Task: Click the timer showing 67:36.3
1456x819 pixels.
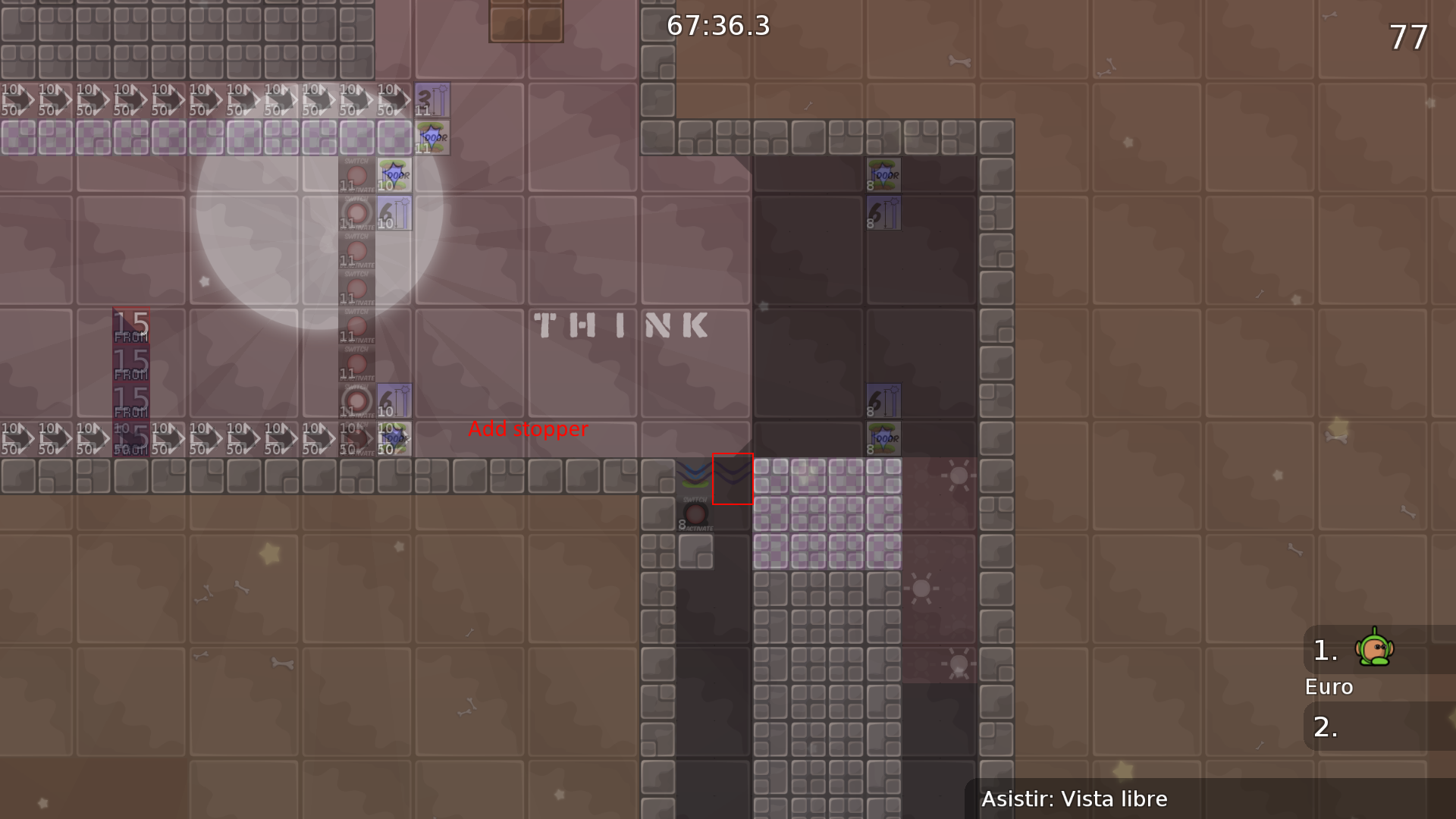Action: pos(717,26)
